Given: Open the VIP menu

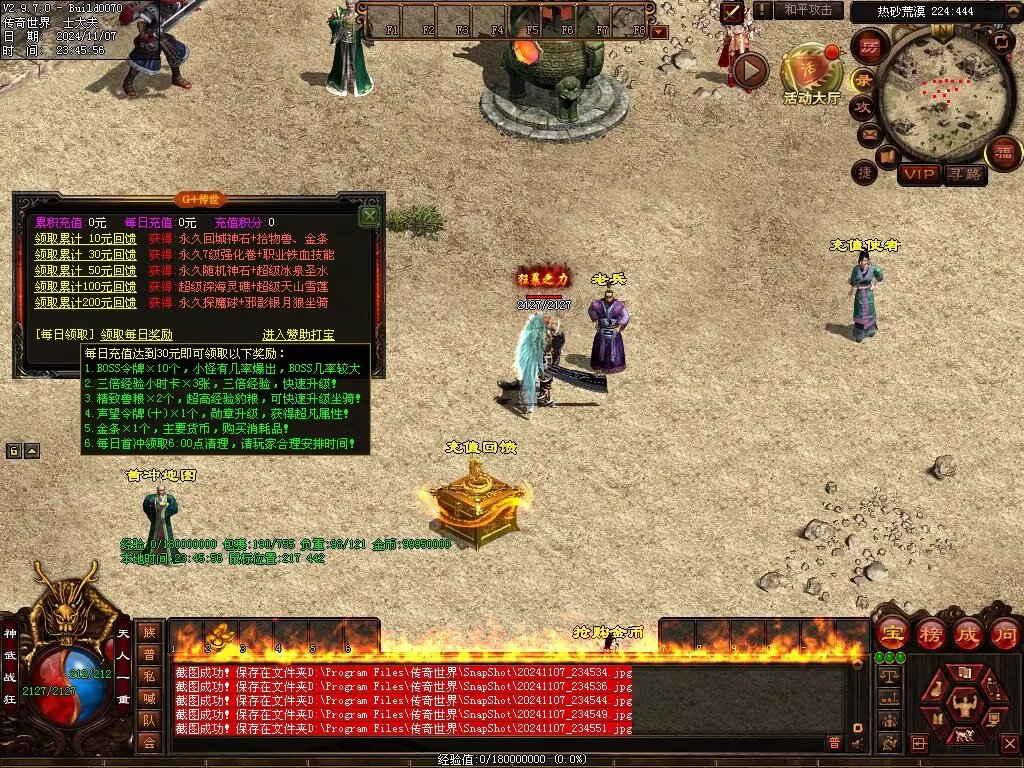Looking at the screenshot, I should (x=918, y=175).
